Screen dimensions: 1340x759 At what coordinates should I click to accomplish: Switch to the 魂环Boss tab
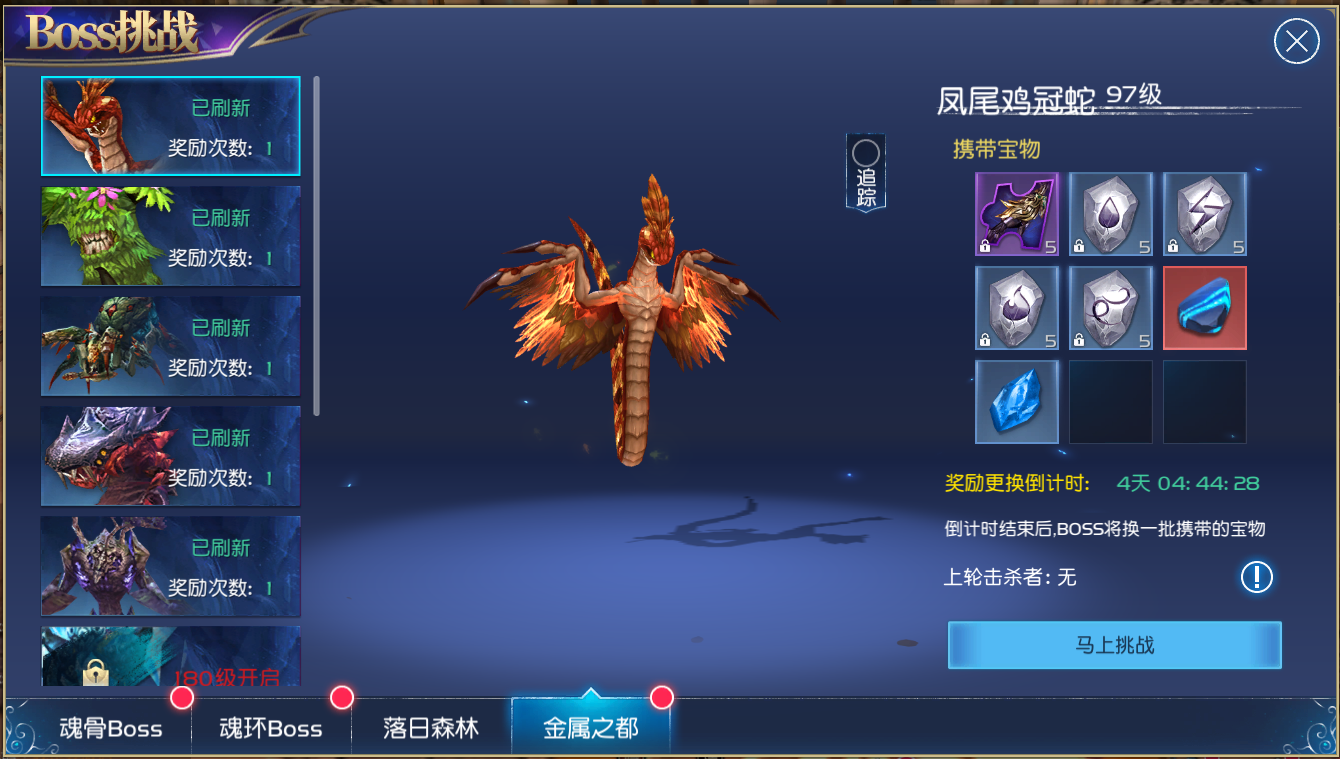pos(270,728)
